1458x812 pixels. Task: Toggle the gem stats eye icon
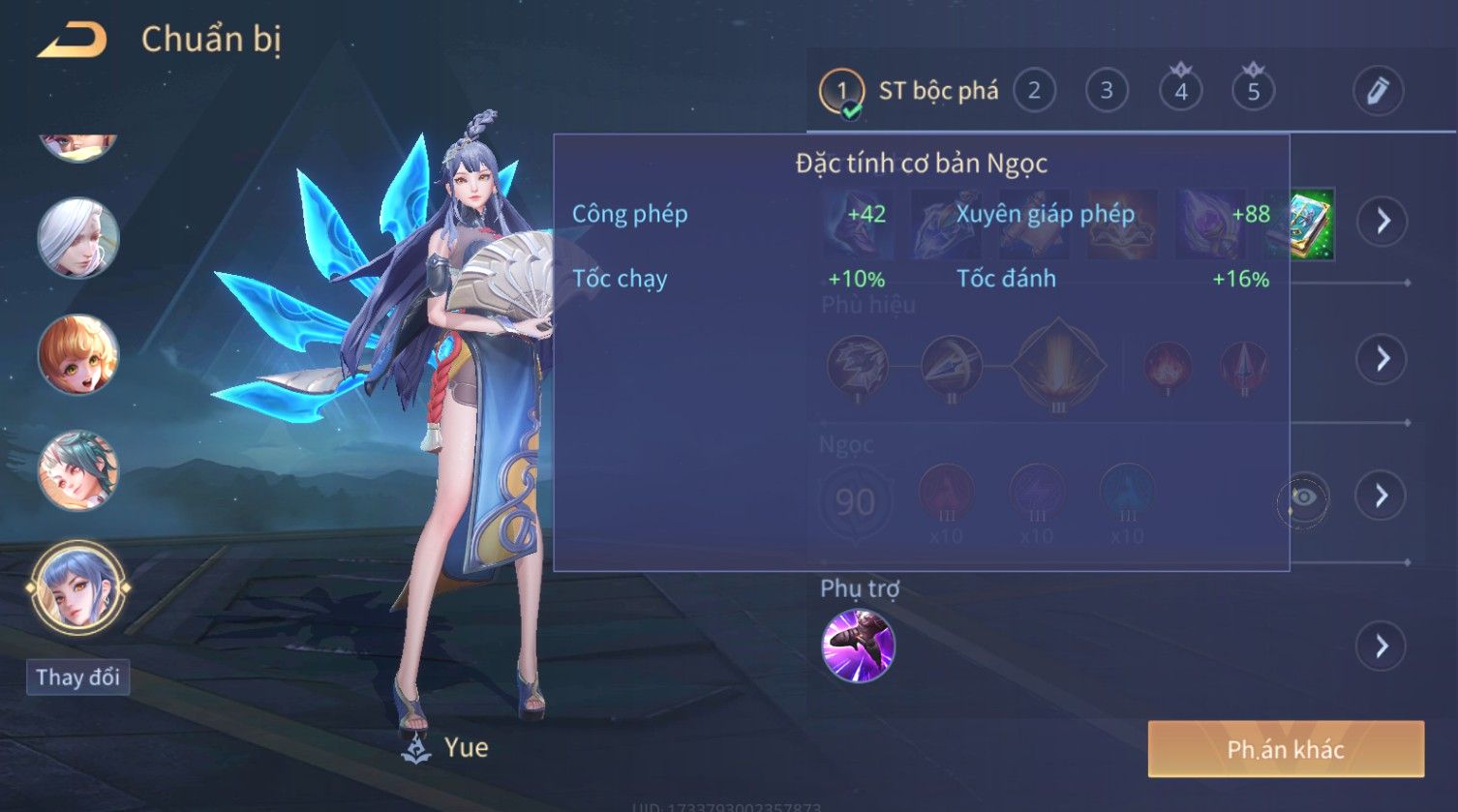tap(1303, 497)
